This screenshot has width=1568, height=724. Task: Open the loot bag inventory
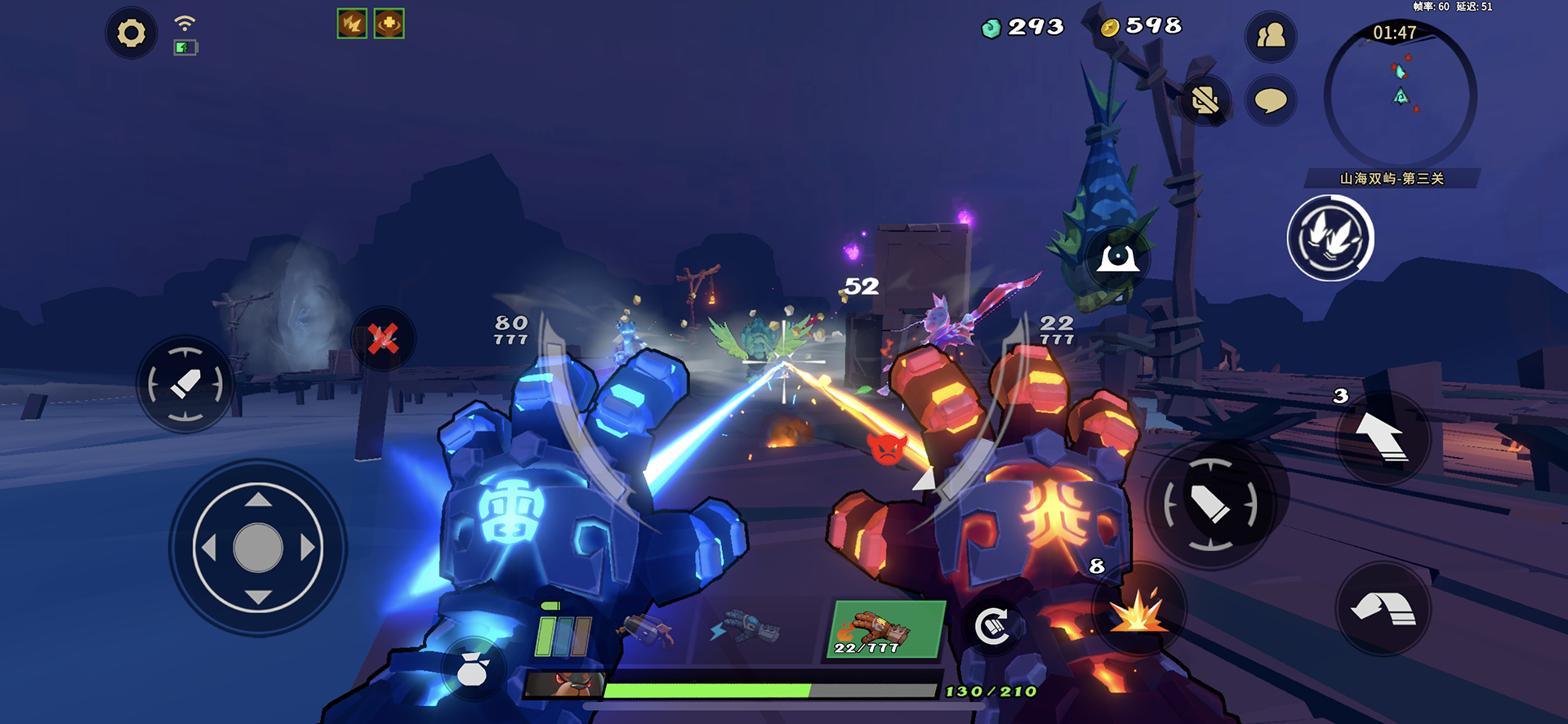472,670
